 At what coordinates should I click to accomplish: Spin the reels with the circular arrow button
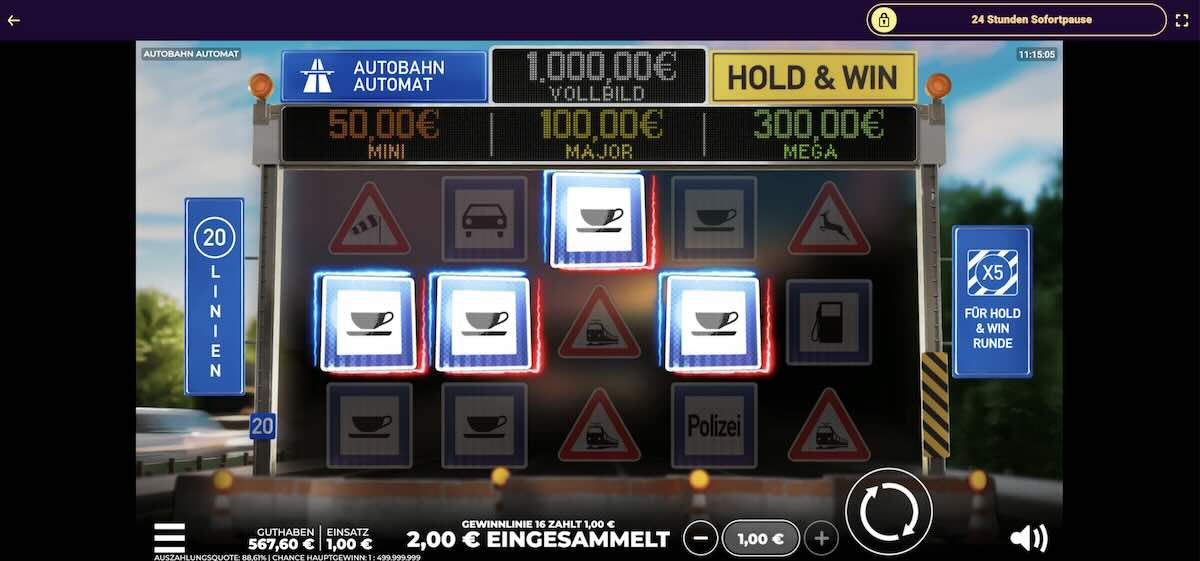[888, 512]
